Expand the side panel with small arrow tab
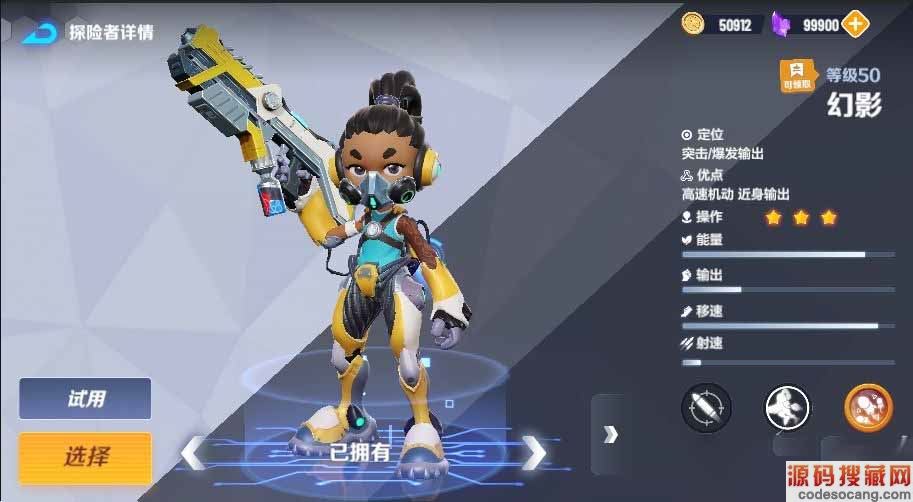The image size is (913, 502). (x=610, y=433)
